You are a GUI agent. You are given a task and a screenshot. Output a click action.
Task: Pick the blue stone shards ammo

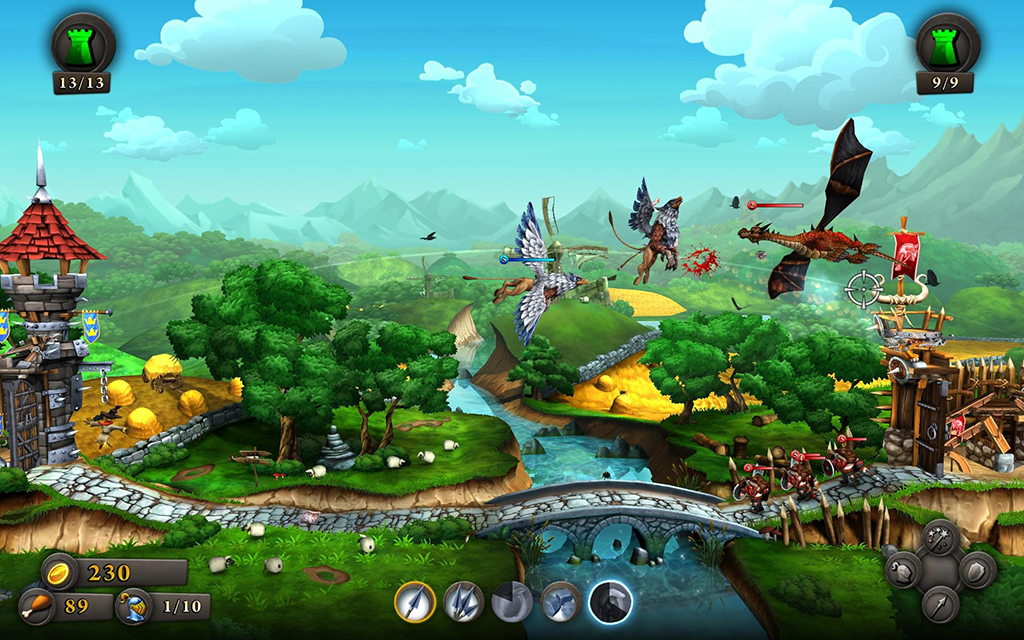pos(561,602)
